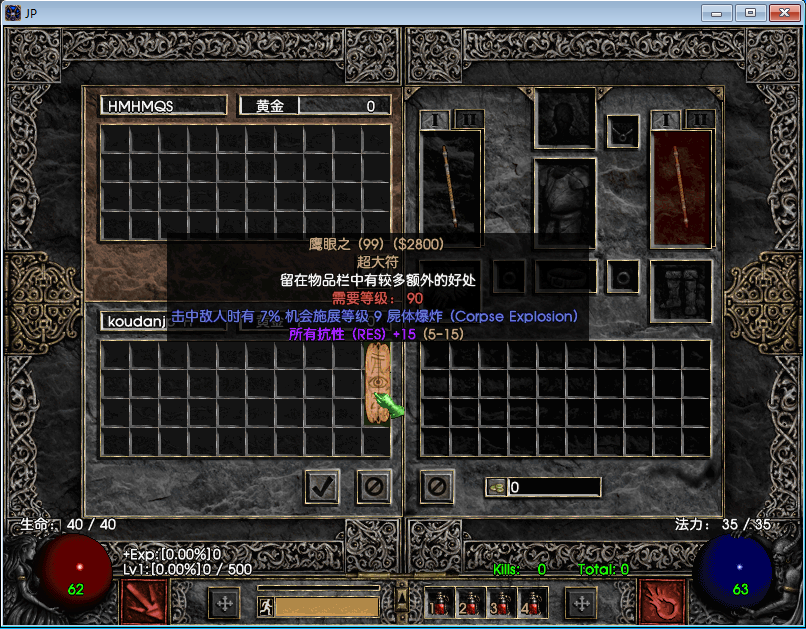Click the cancel button beside the gold field
Viewport: 806px width, 629px height.
click(x=437, y=487)
